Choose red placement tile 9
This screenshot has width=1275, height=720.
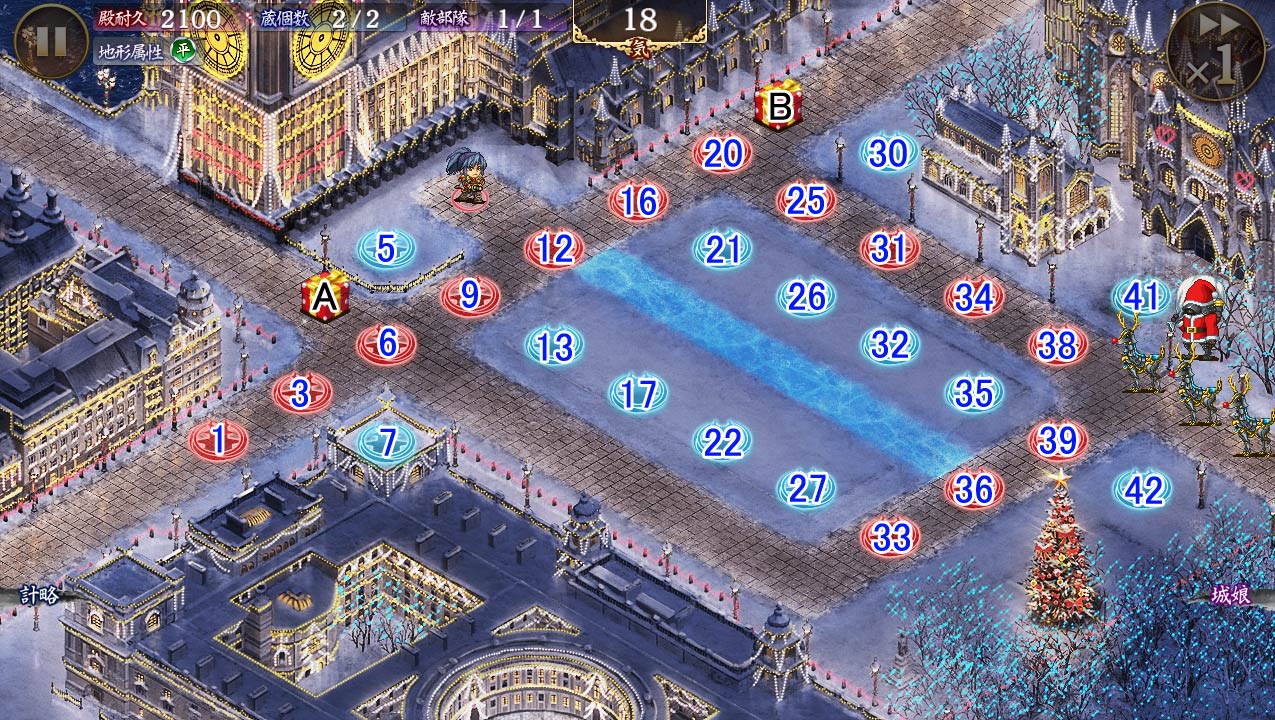470,297
